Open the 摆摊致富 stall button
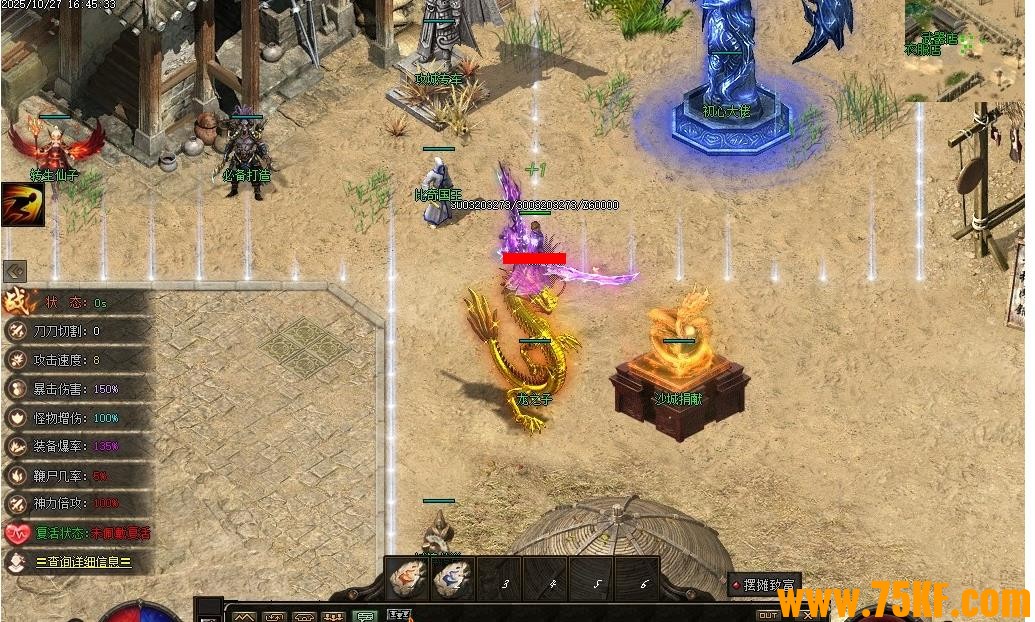The height and width of the screenshot is (622, 1035). [765, 585]
